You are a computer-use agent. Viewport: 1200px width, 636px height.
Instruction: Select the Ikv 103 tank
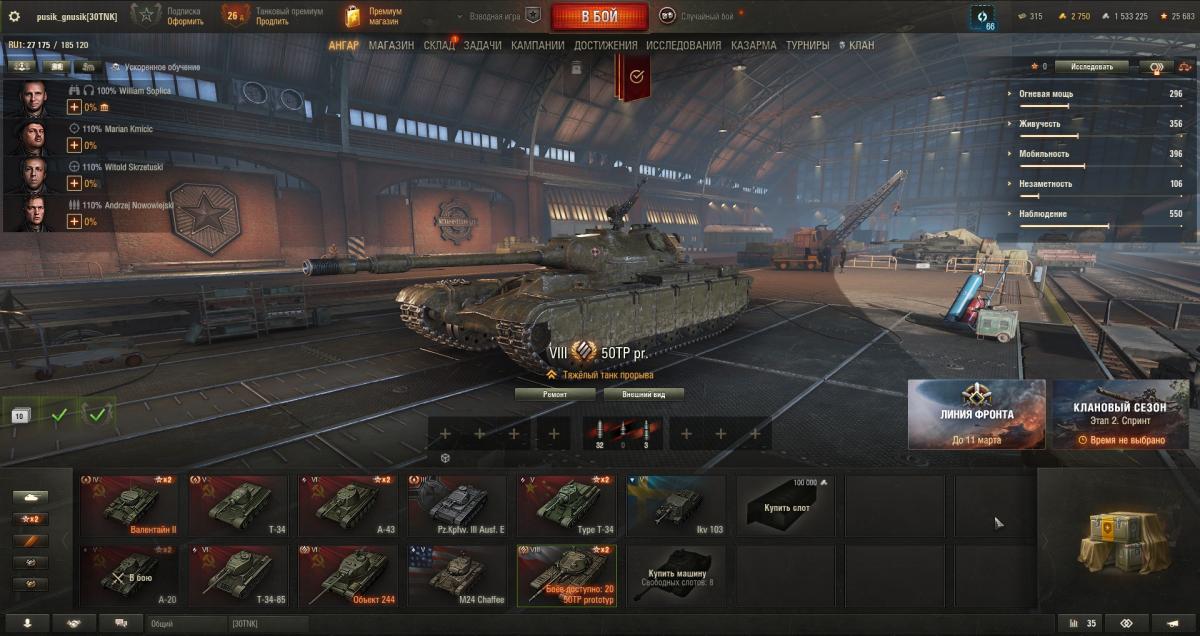point(675,506)
